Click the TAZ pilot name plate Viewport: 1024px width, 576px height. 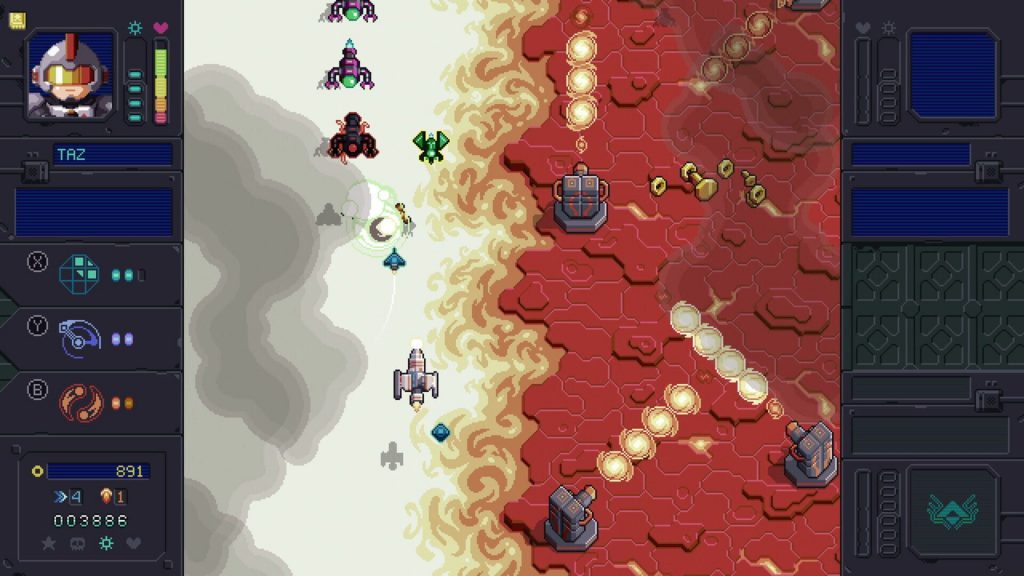click(112, 155)
